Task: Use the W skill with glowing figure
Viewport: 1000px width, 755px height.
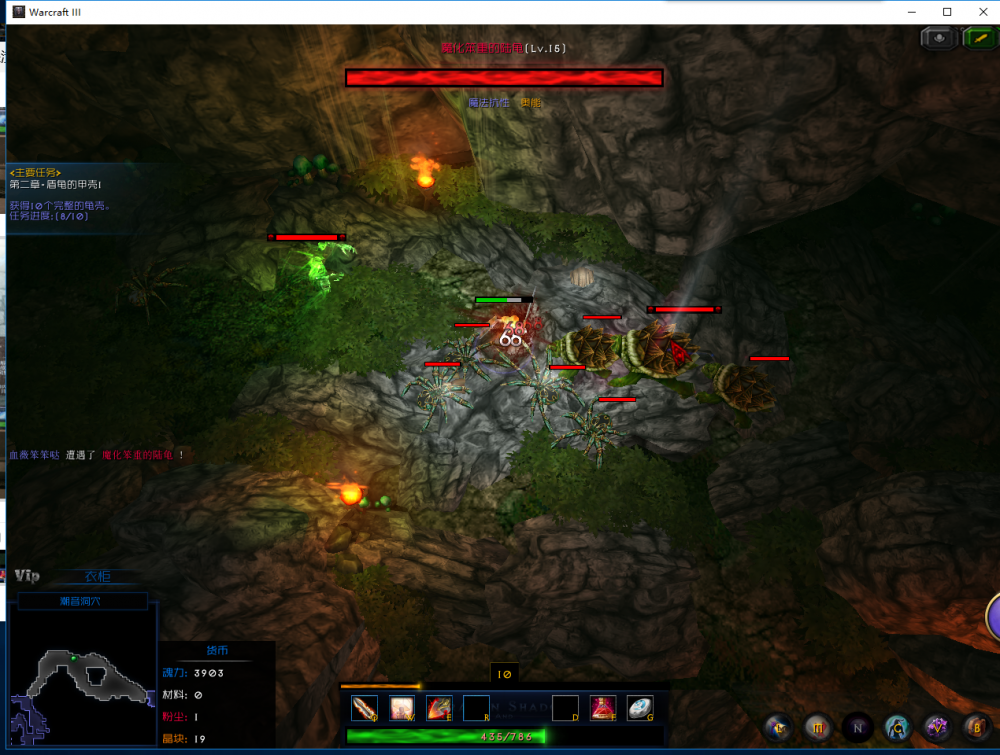Action: click(402, 708)
